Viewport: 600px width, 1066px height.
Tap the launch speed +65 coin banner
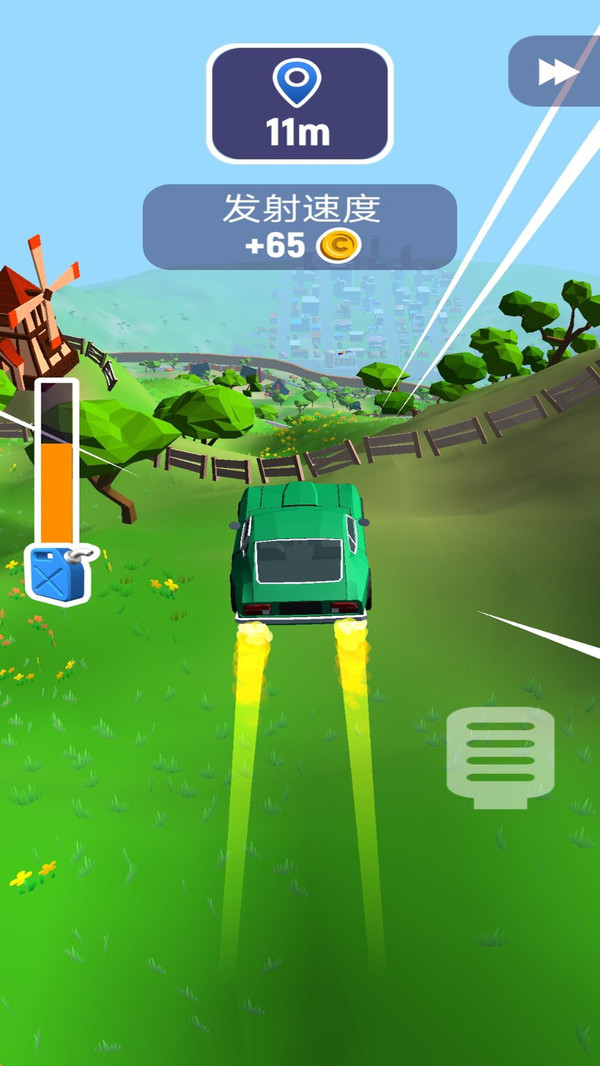tap(300, 227)
